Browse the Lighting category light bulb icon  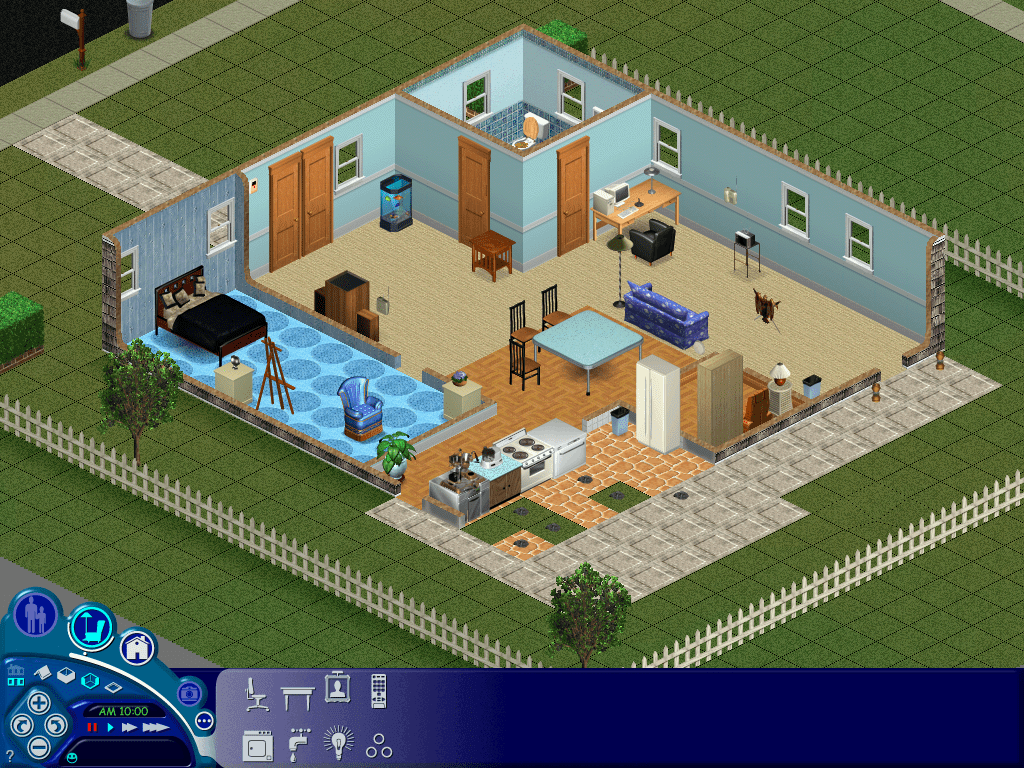click(338, 744)
